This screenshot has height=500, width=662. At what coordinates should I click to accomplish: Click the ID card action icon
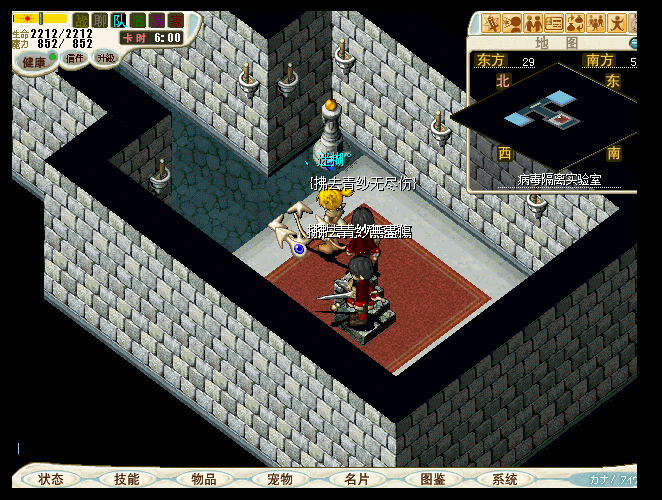[x=554, y=23]
